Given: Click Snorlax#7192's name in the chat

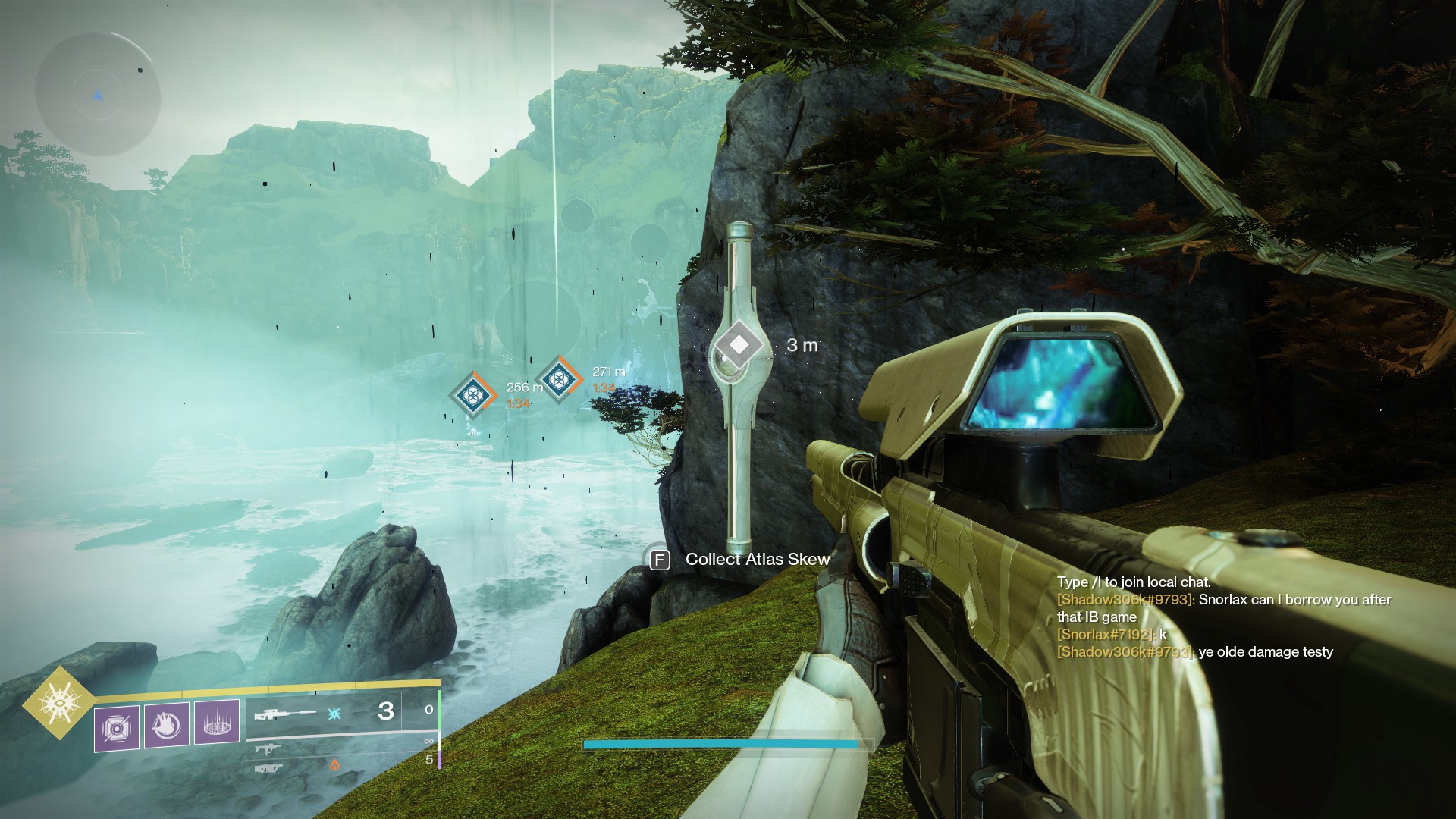Looking at the screenshot, I should (x=1105, y=635).
